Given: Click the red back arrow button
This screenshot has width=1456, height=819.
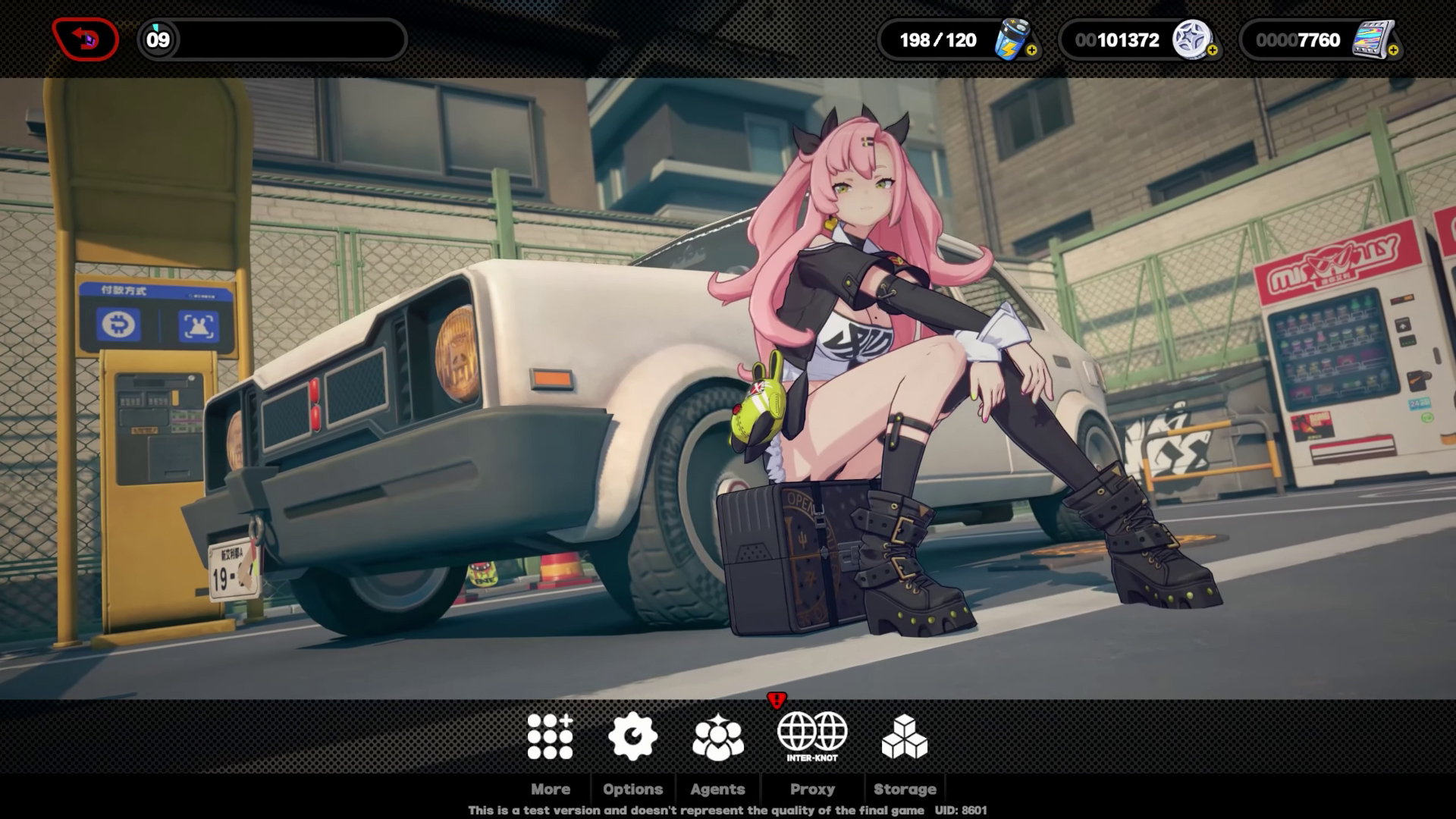Looking at the screenshot, I should pos(85,39).
